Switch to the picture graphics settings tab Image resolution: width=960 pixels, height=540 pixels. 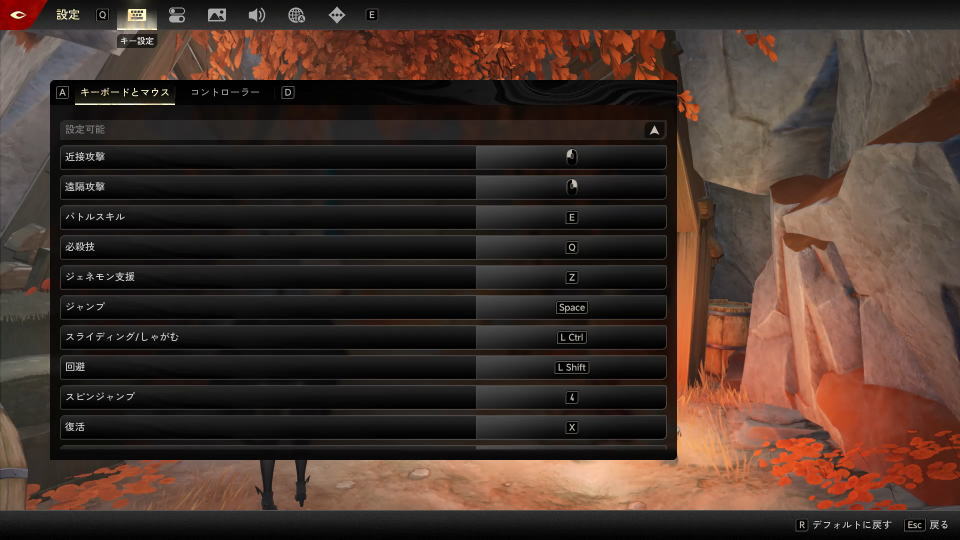[x=216, y=15]
